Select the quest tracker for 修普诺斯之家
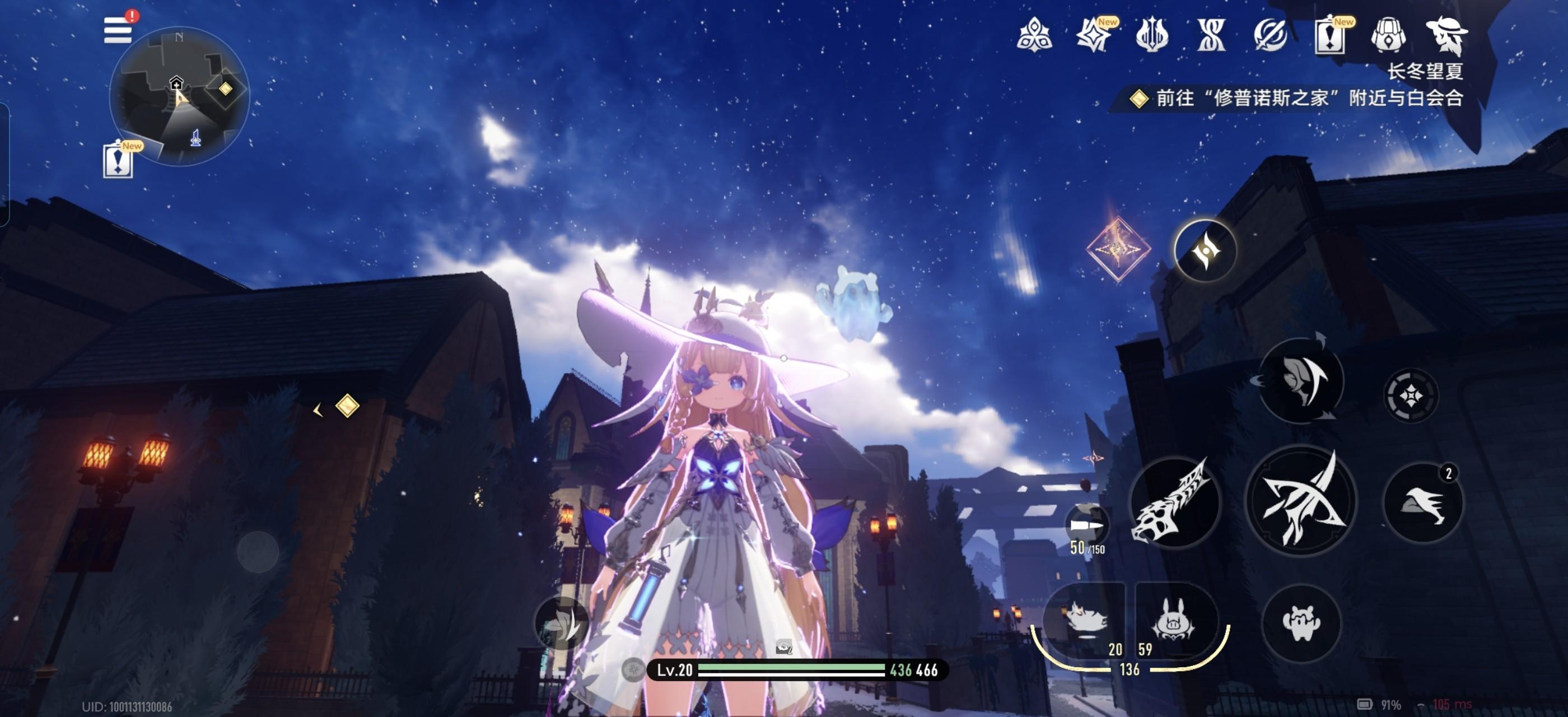The width and height of the screenshot is (1568, 717). (x=1296, y=98)
